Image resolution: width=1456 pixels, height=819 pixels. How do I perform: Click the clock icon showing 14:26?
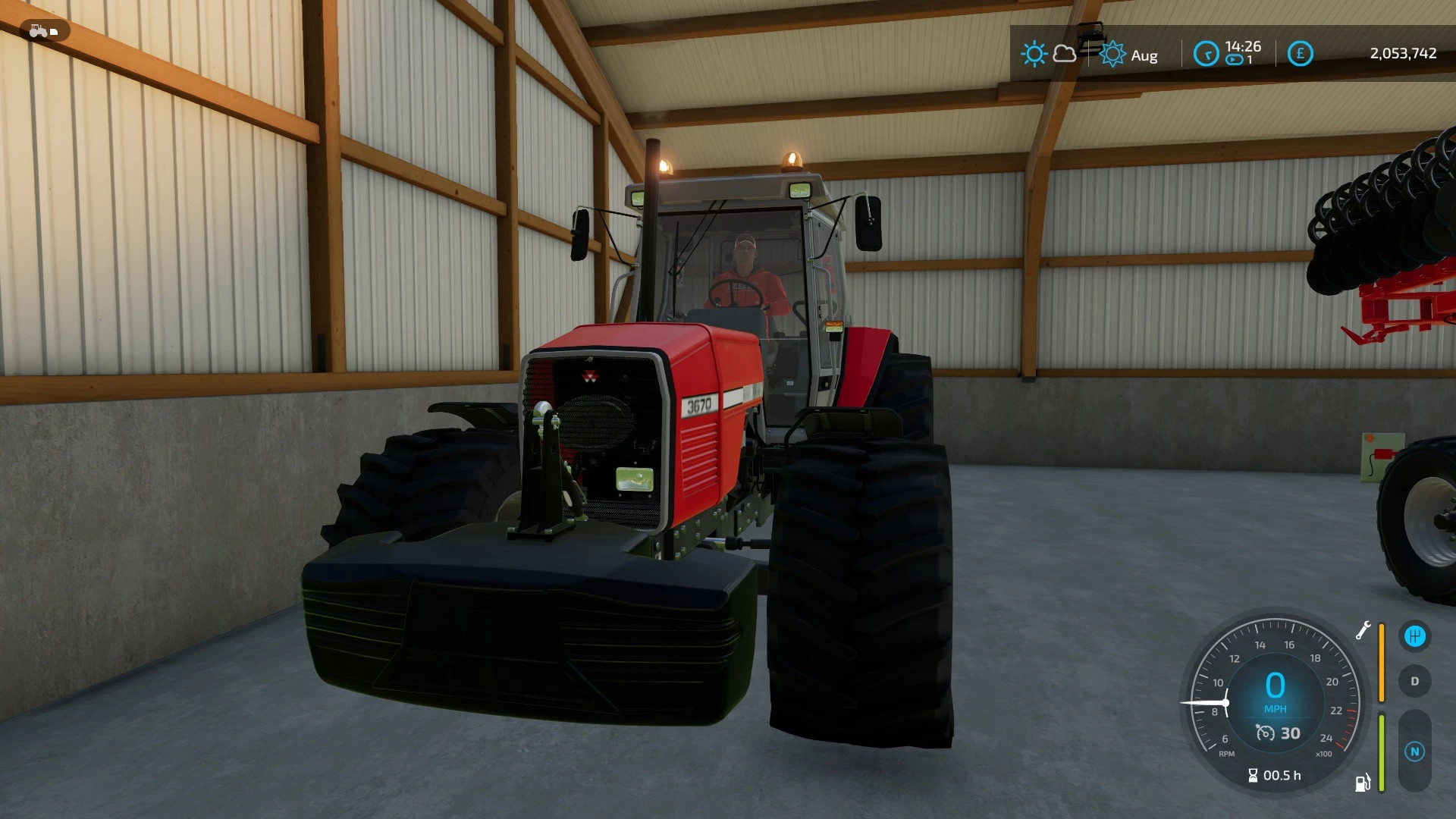pyautogui.click(x=1206, y=53)
